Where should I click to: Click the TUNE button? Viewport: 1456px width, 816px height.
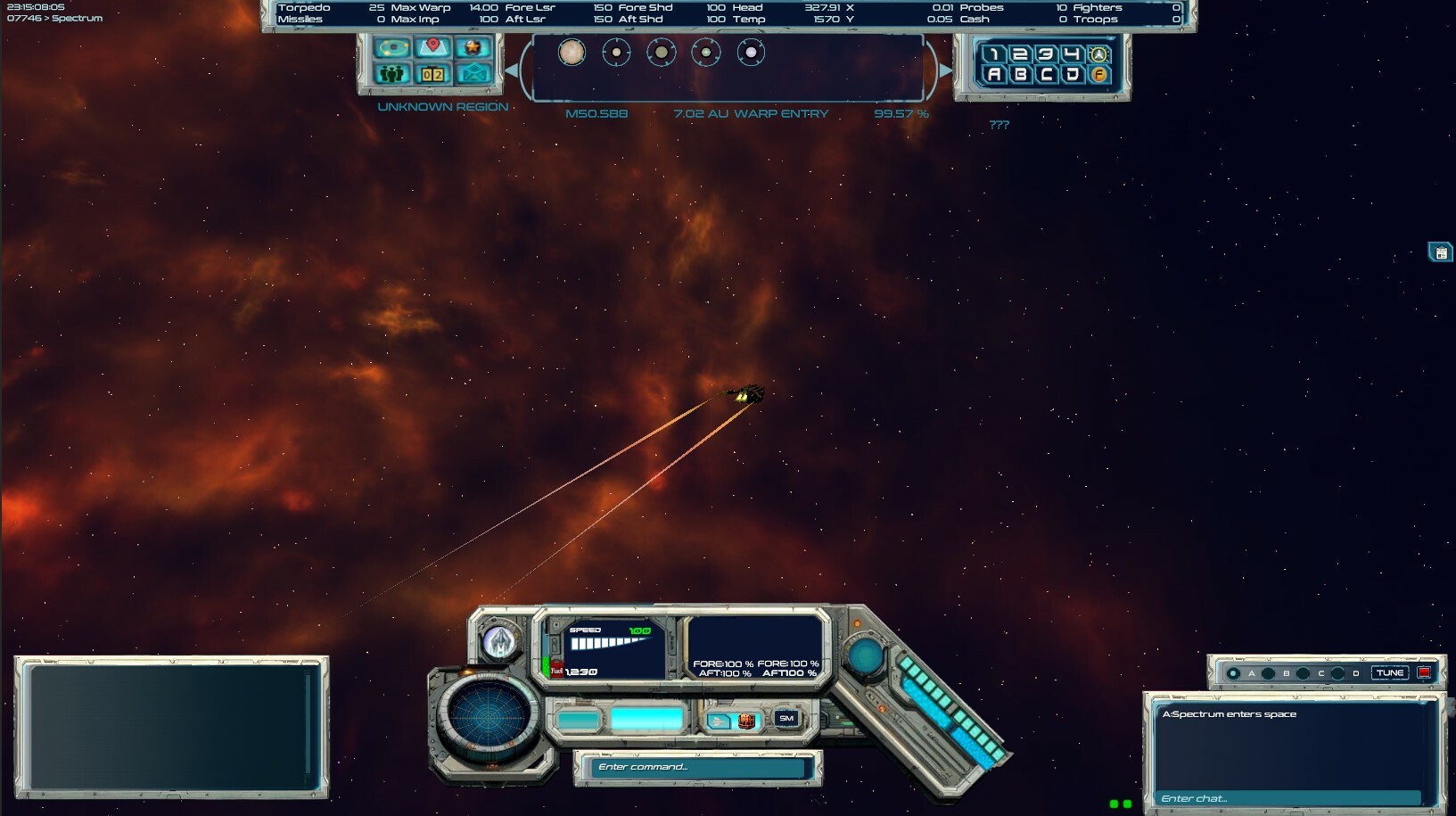(x=1389, y=673)
